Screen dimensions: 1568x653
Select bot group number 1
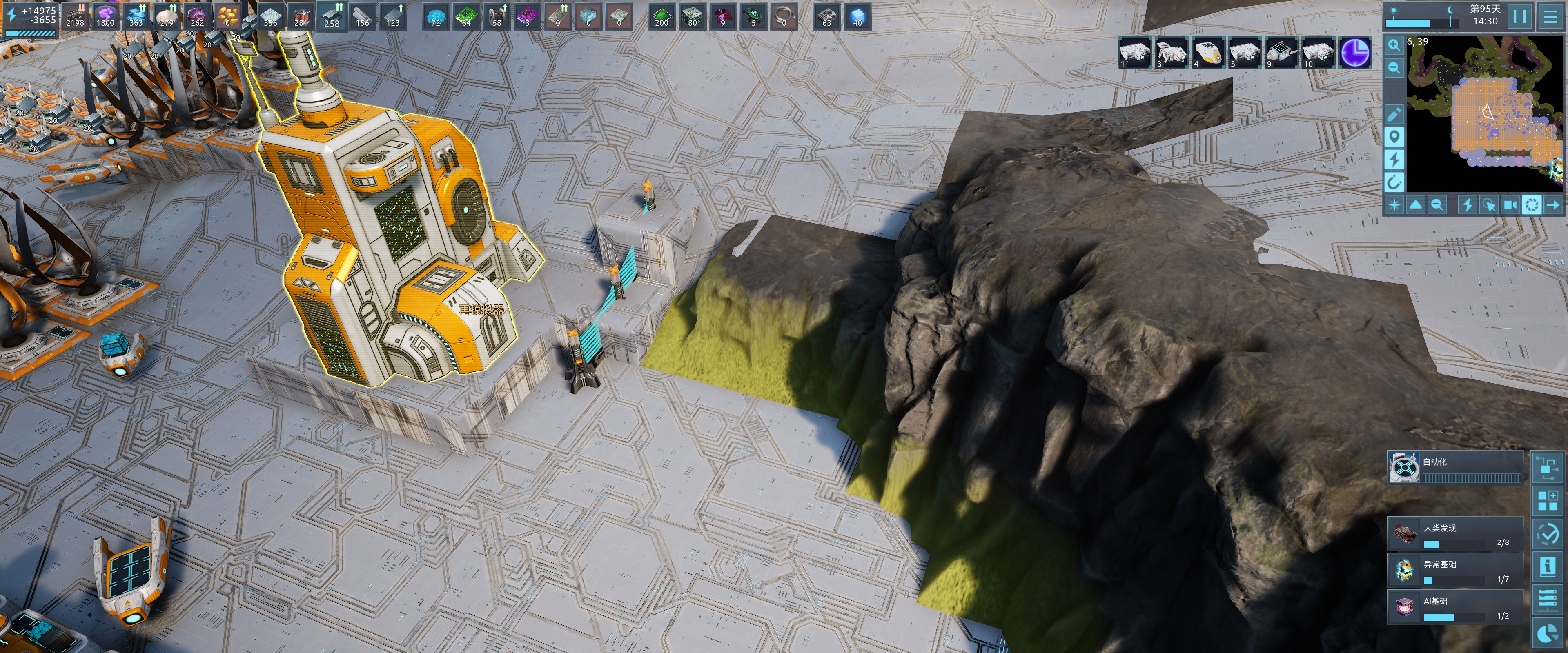click(1135, 52)
